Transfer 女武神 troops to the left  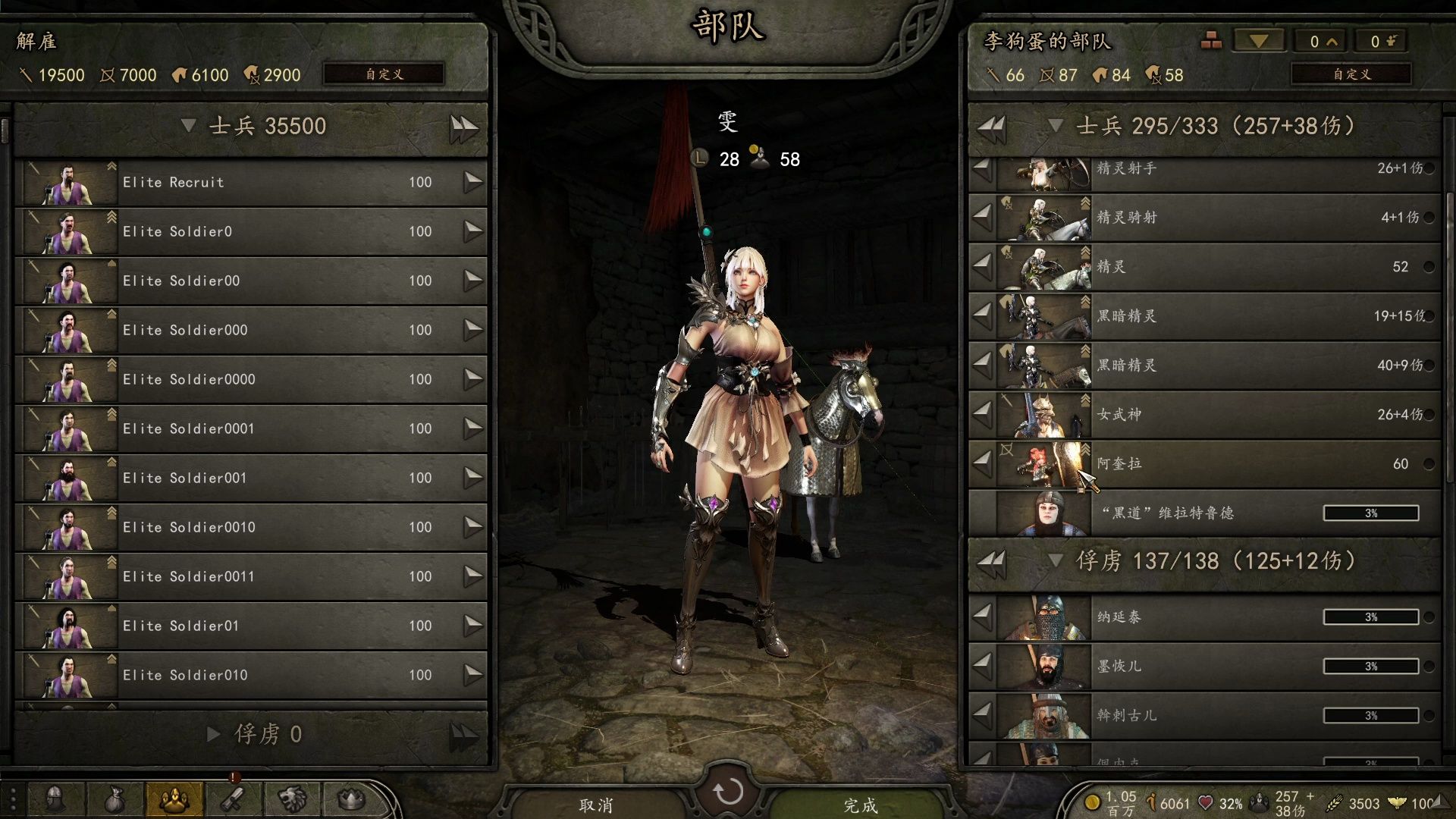pyautogui.click(x=982, y=414)
